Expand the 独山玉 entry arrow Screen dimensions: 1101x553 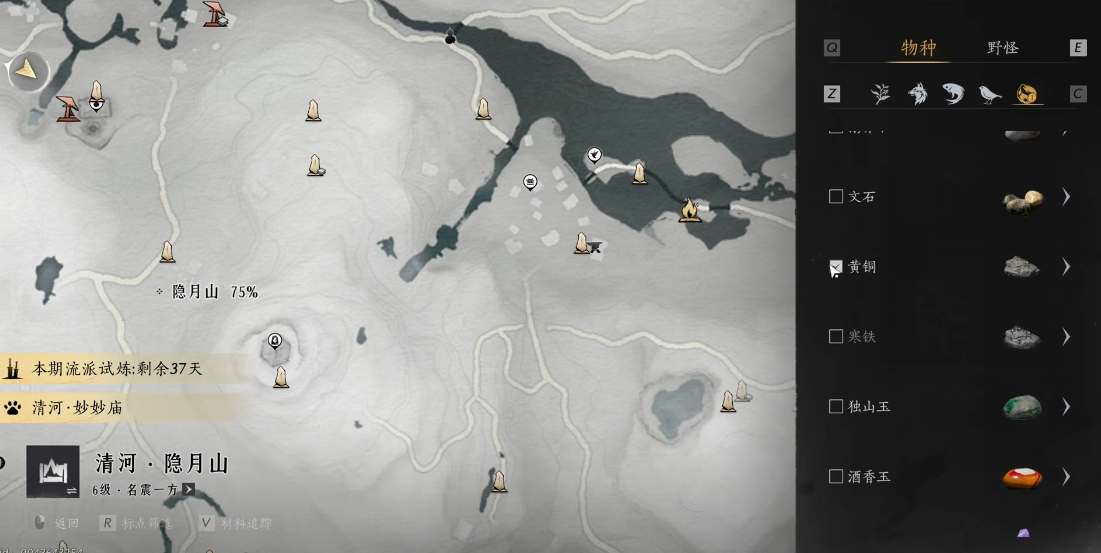click(x=1066, y=407)
